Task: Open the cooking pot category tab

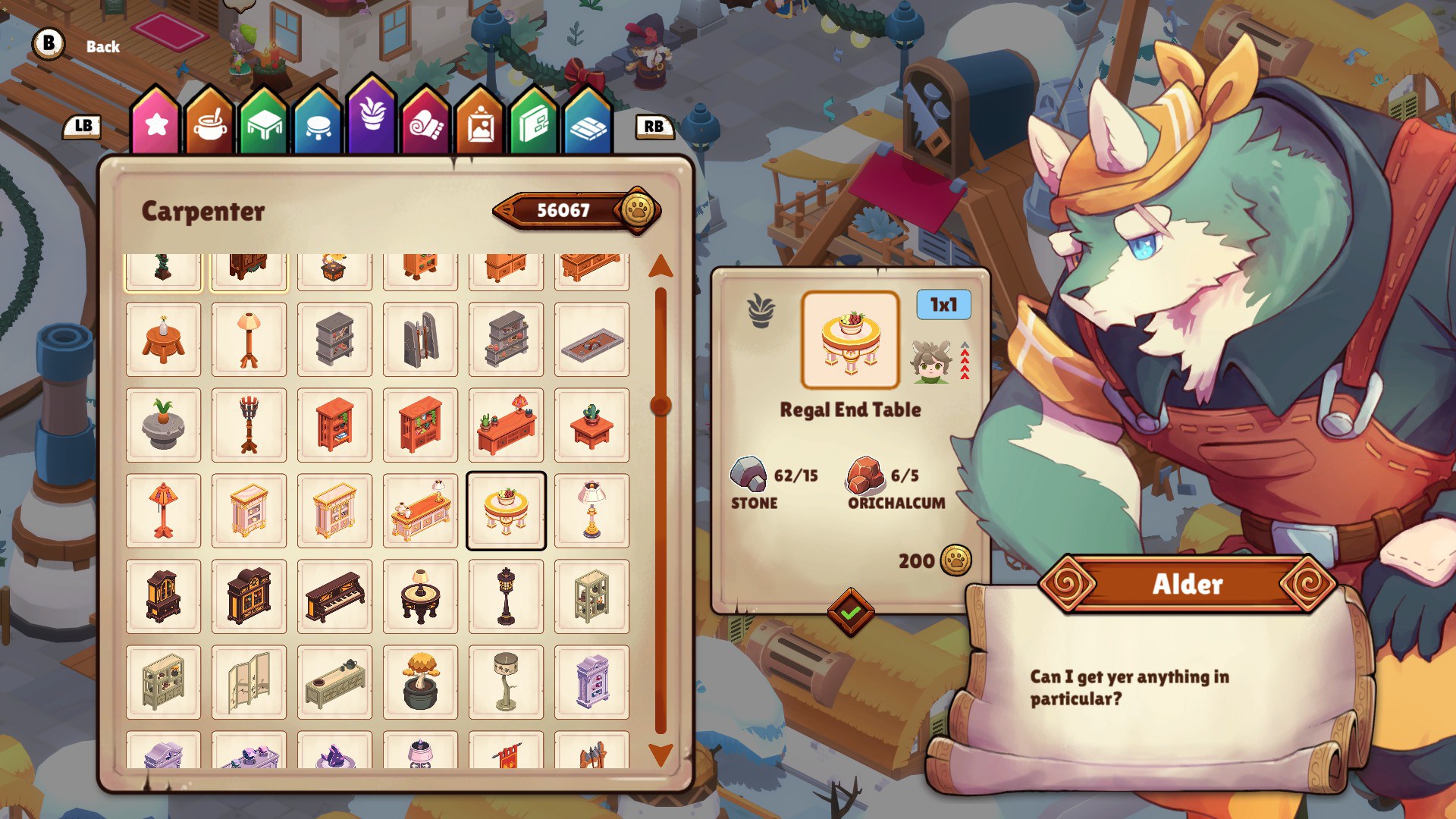Action: (210, 124)
